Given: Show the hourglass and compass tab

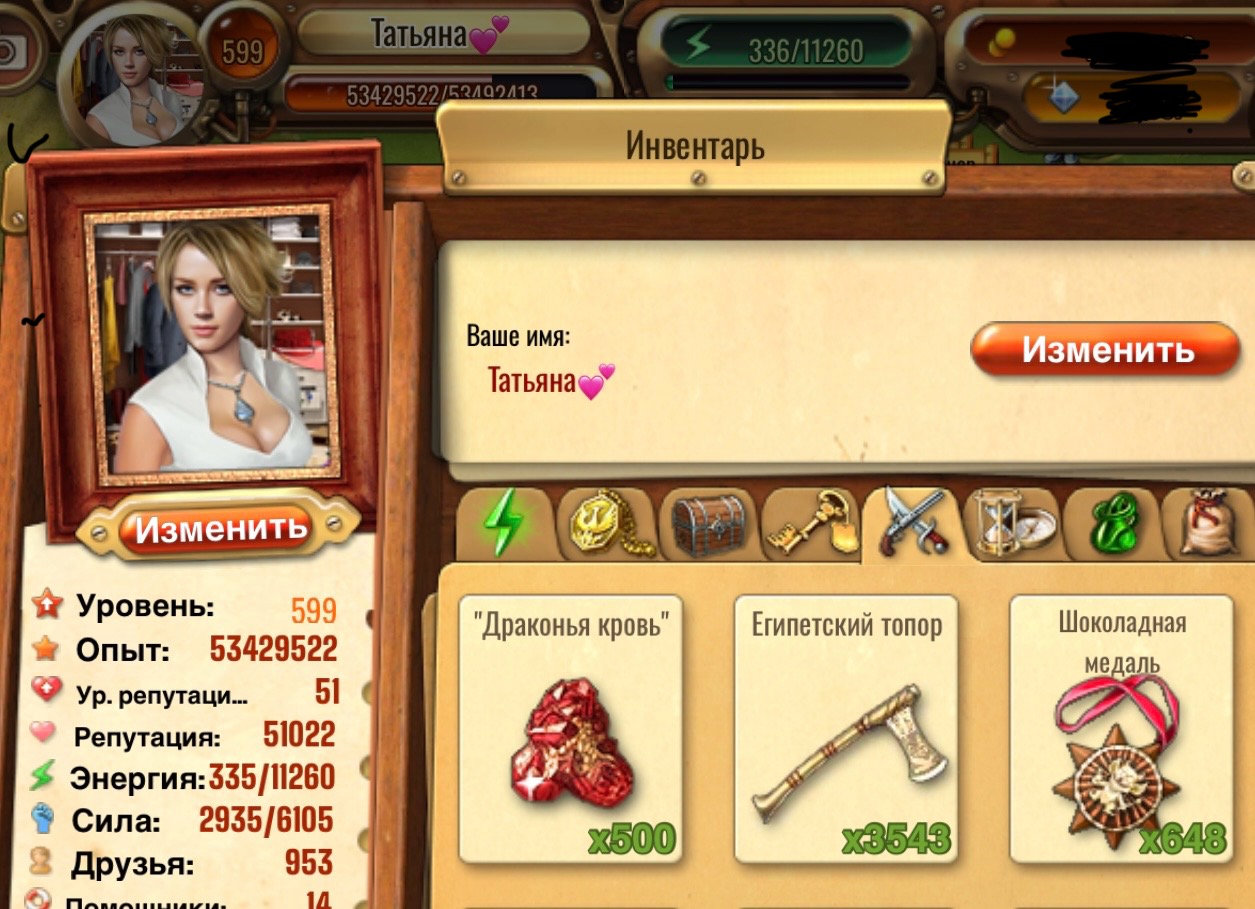Looking at the screenshot, I should 1010,522.
